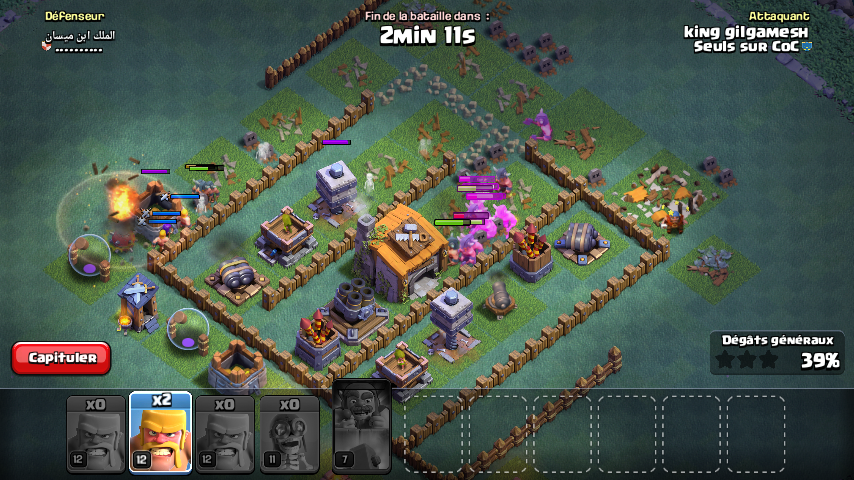Viewport: 854px width, 480px height.
Task: Click the red Capituler surrender button
Action: pyautogui.click(x=61, y=357)
